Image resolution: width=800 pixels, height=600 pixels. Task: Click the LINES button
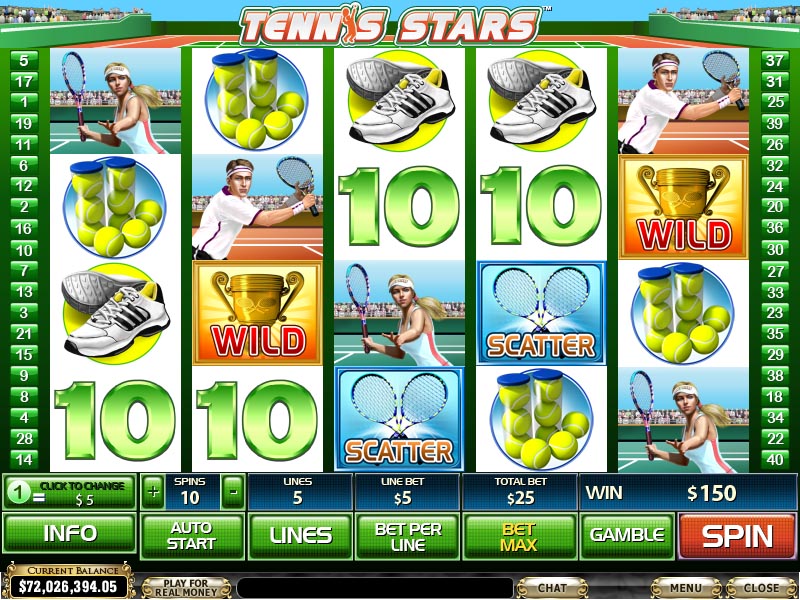pyautogui.click(x=300, y=536)
